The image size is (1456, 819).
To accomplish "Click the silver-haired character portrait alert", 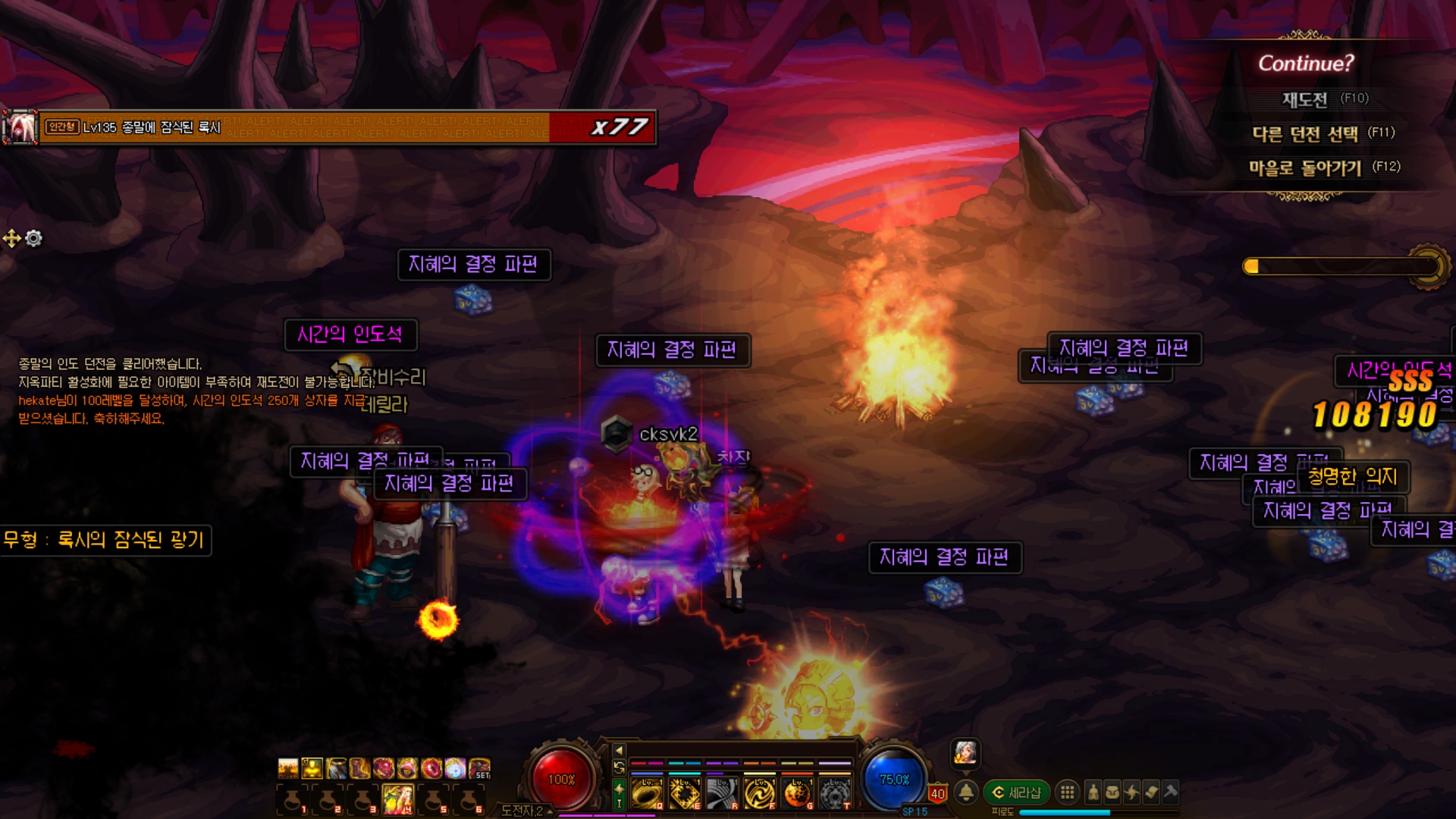I will [x=965, y=752].
